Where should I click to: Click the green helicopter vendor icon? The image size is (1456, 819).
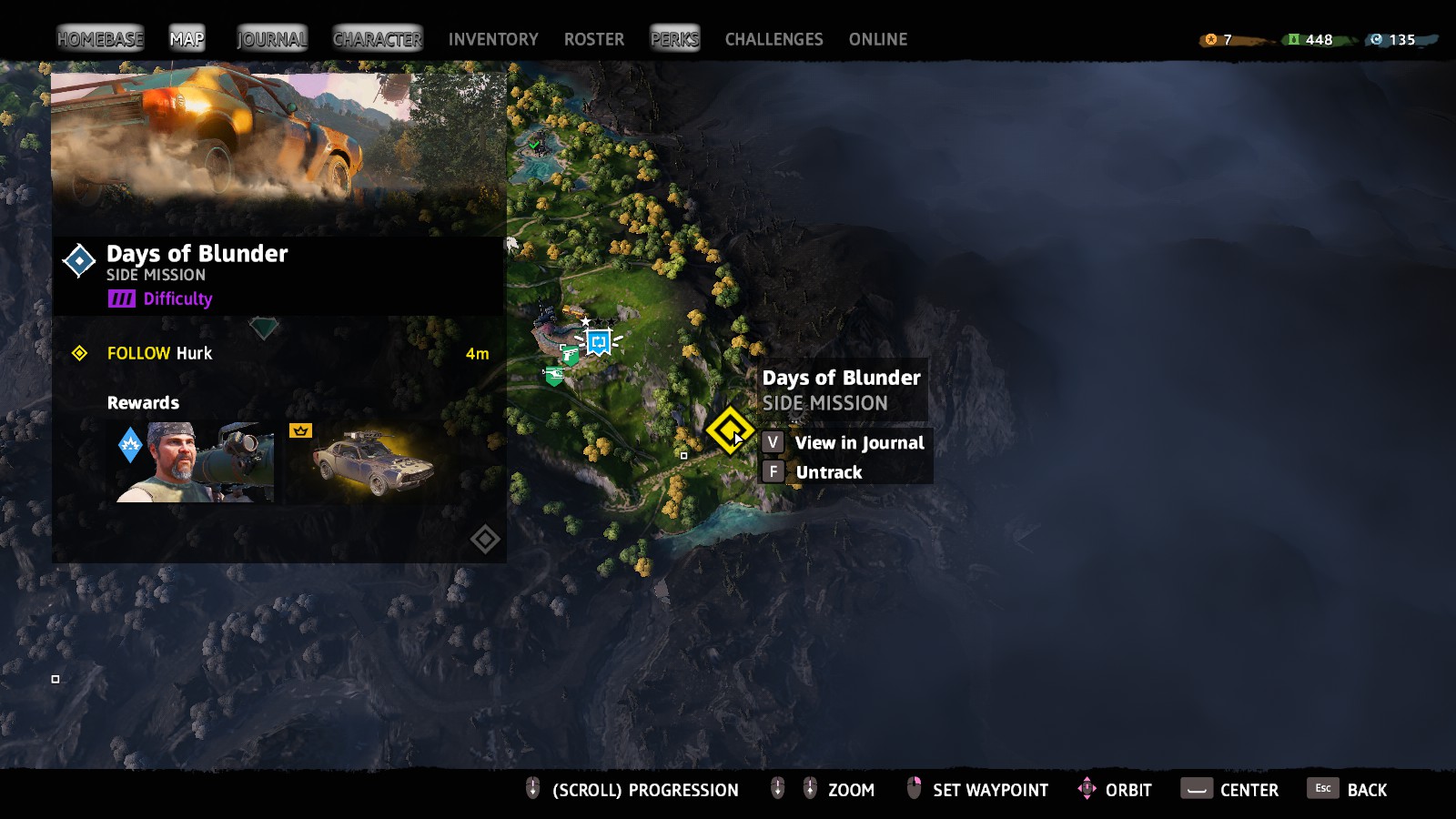tap(554, 375)
